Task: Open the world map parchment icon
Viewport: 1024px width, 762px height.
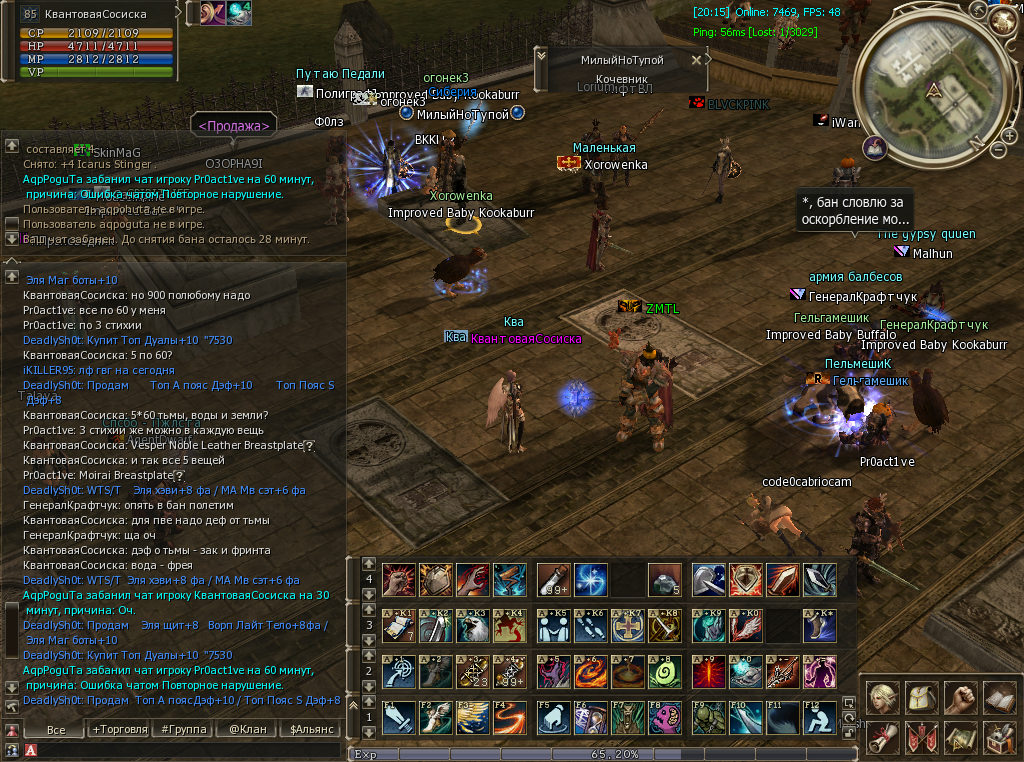Action: 960,738
